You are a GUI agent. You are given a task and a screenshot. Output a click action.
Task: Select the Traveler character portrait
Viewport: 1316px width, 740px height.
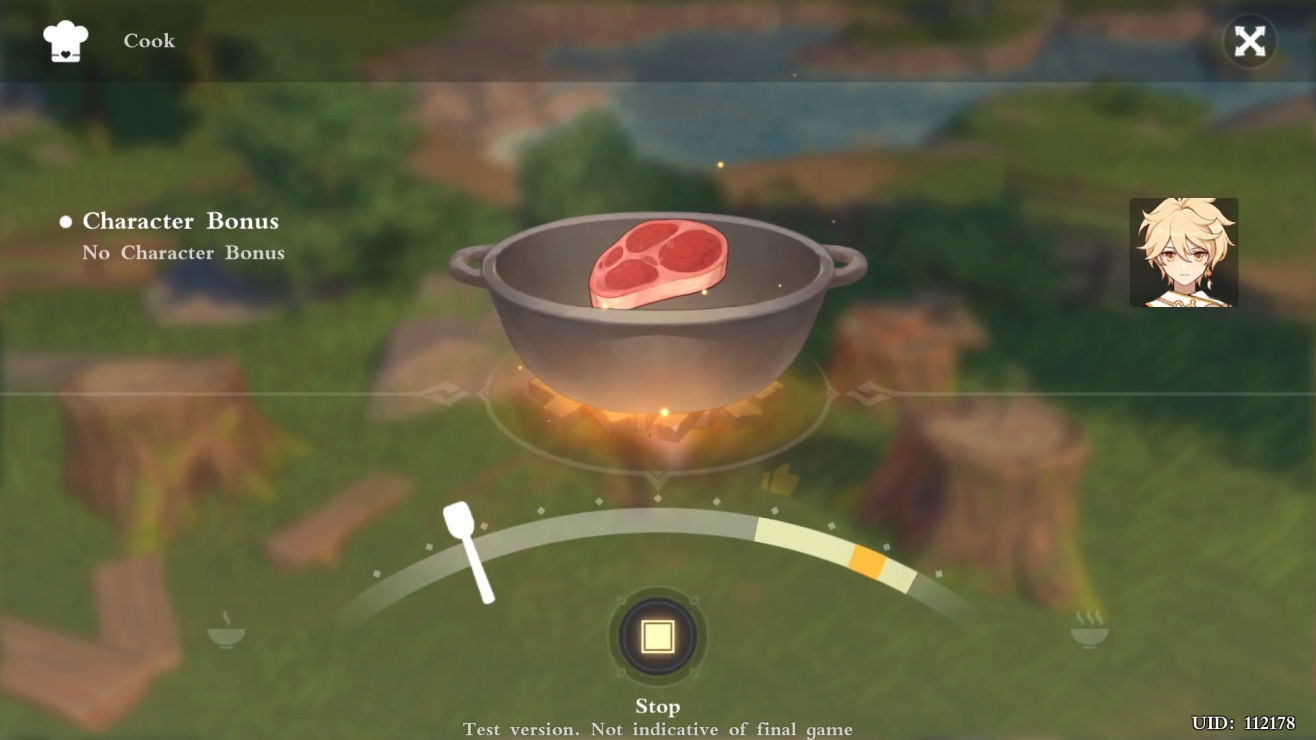pos(1183,250)
